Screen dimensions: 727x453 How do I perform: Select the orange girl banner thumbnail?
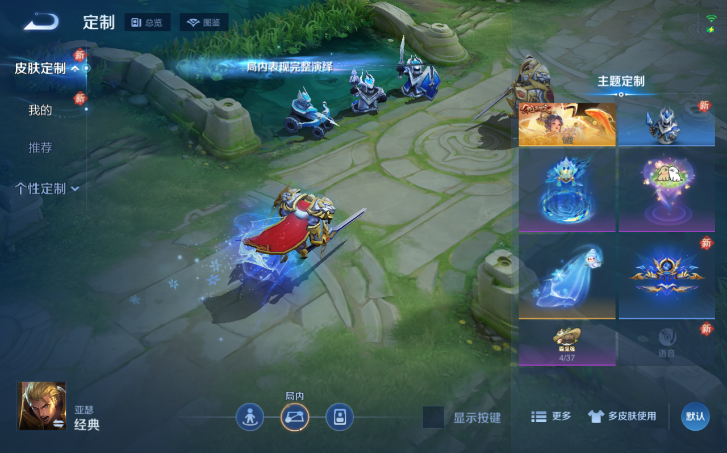tap(566, 124)
